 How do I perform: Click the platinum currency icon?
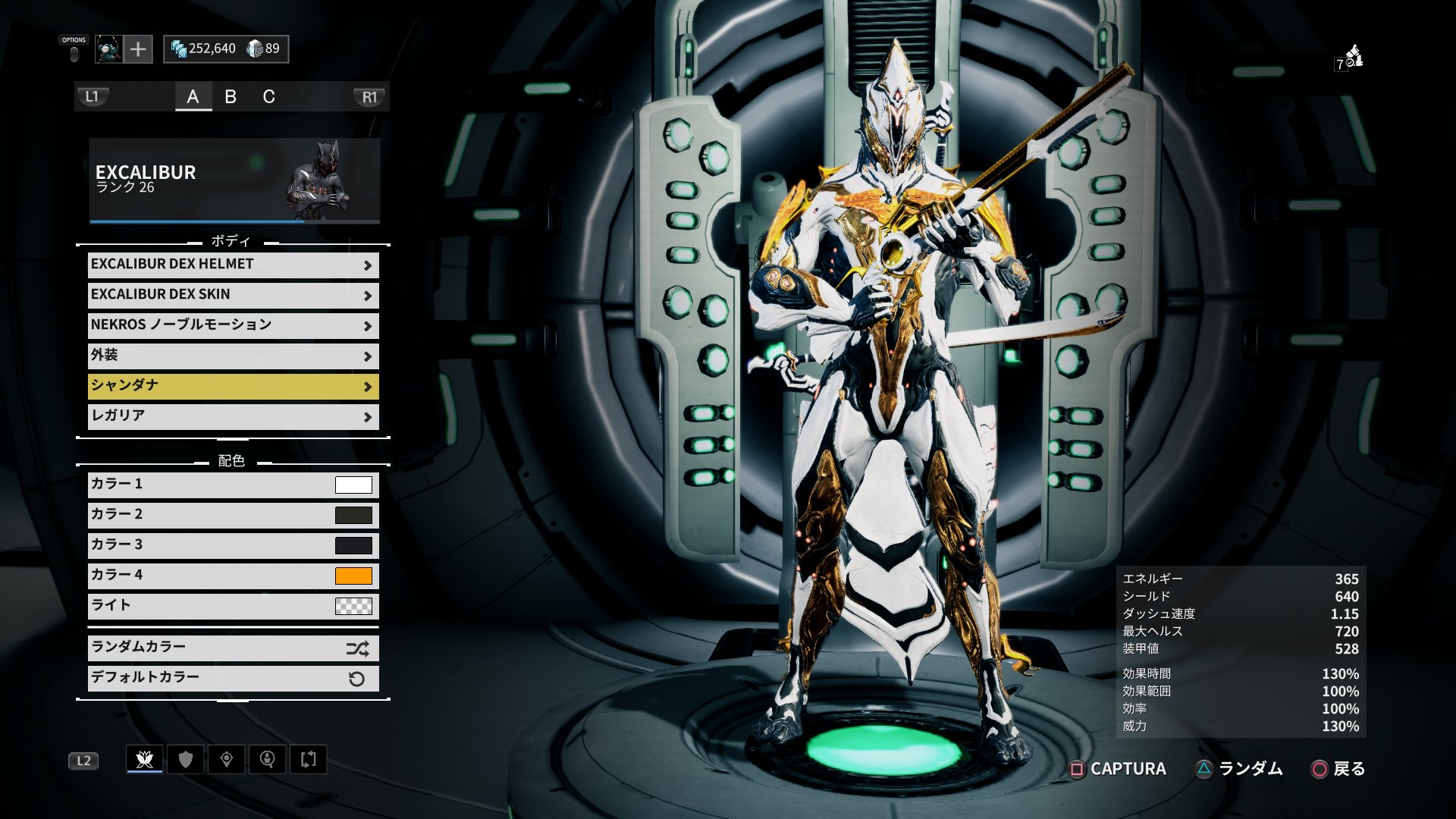click(x=254, y=49)
